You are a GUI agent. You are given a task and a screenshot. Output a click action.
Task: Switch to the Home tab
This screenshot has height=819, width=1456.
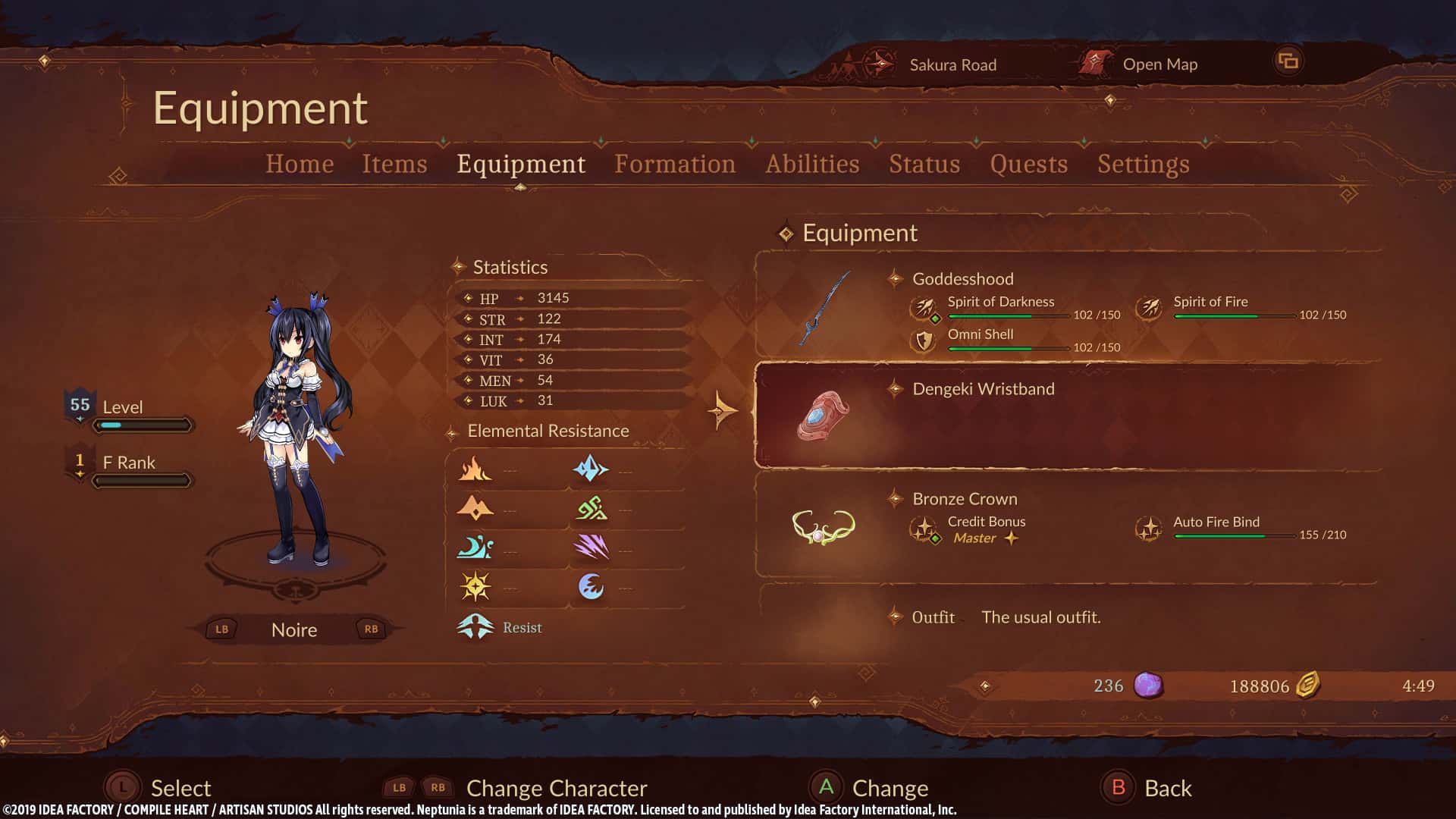click(x=300, y=164)
